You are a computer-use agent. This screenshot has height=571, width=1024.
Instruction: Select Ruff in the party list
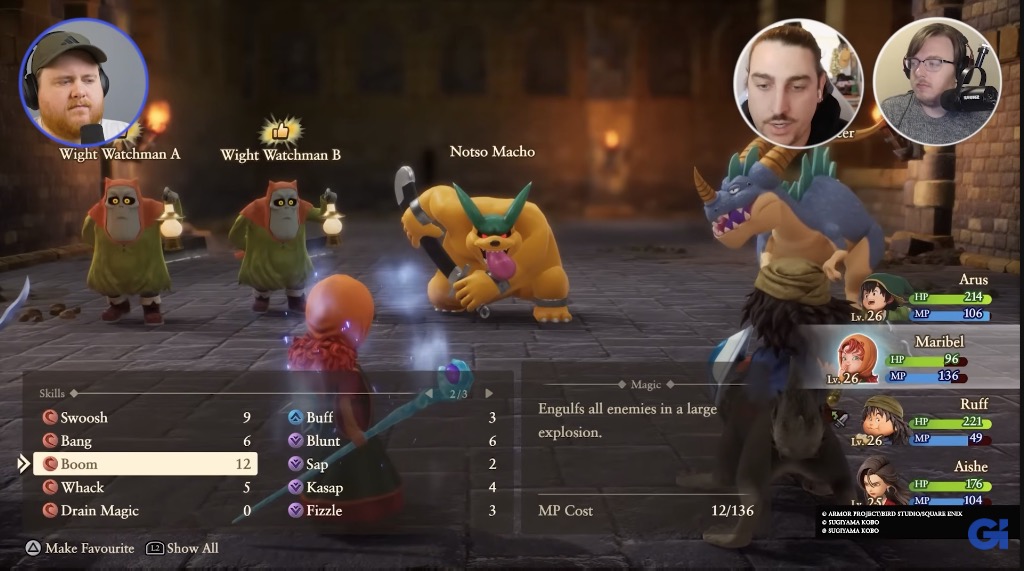click(930, 421)
